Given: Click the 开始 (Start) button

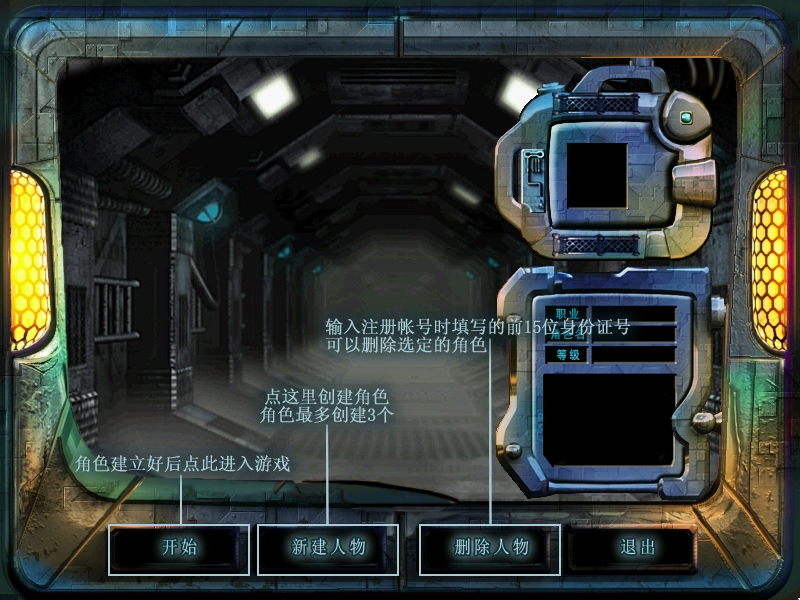Looking at the screenshot, I should tap(179, 548).
